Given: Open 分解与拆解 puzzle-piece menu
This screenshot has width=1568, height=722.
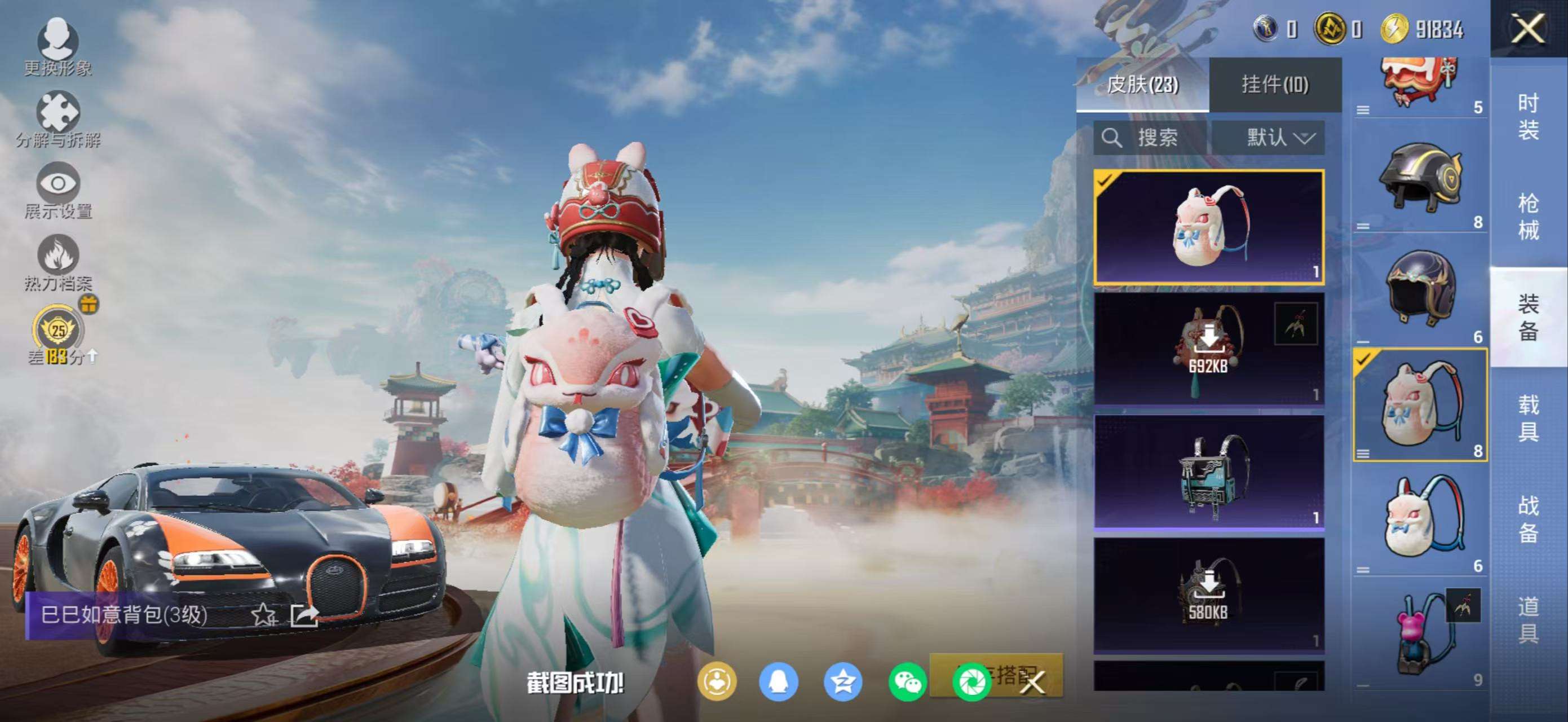Looking at the screenshot, I should point(58,118).
